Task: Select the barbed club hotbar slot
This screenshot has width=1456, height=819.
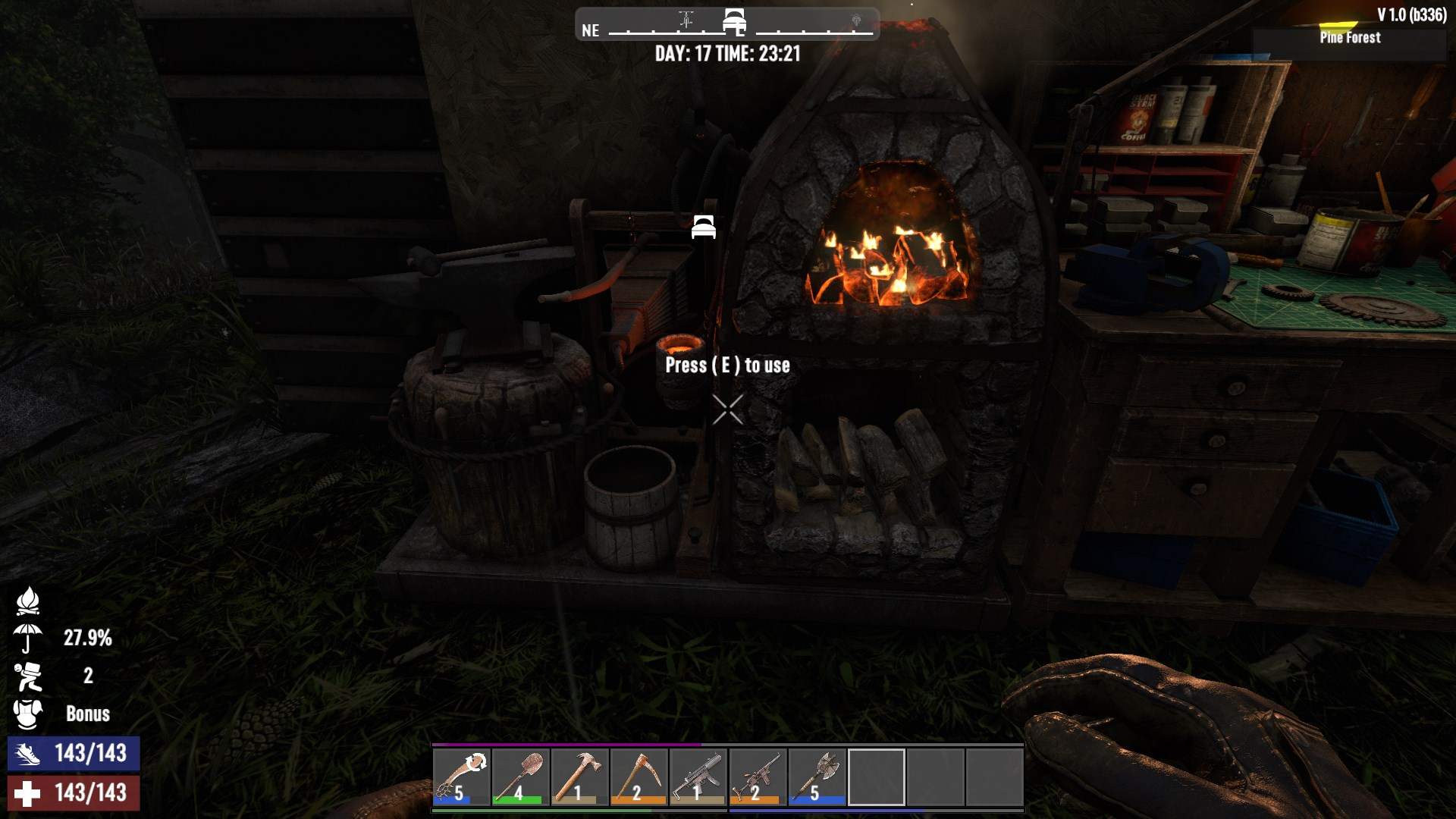Action: click(x=462, y=777)
